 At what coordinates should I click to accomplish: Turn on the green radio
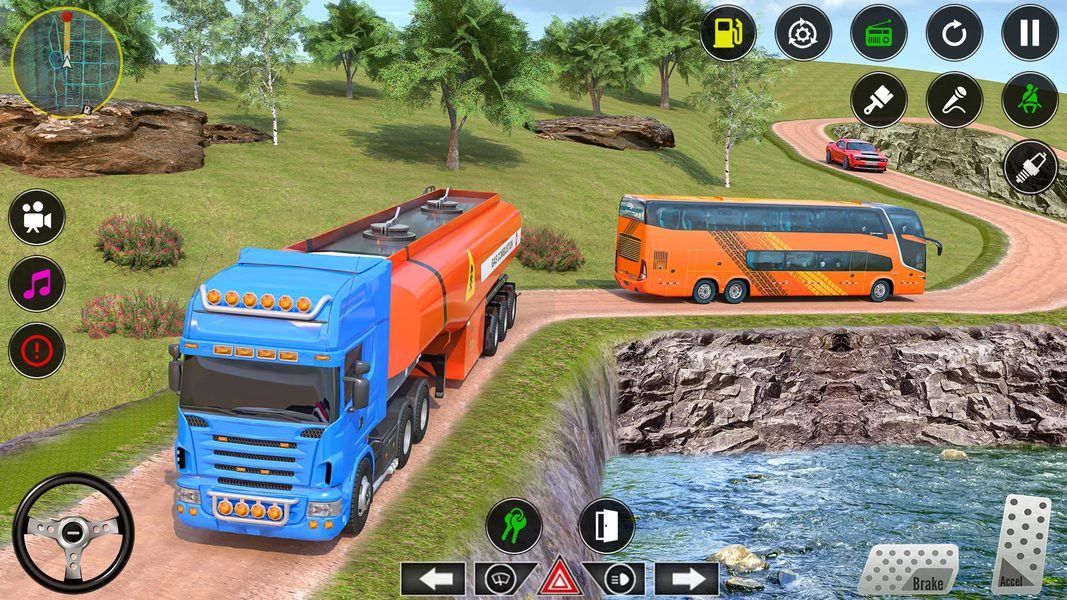pos(878,33)
